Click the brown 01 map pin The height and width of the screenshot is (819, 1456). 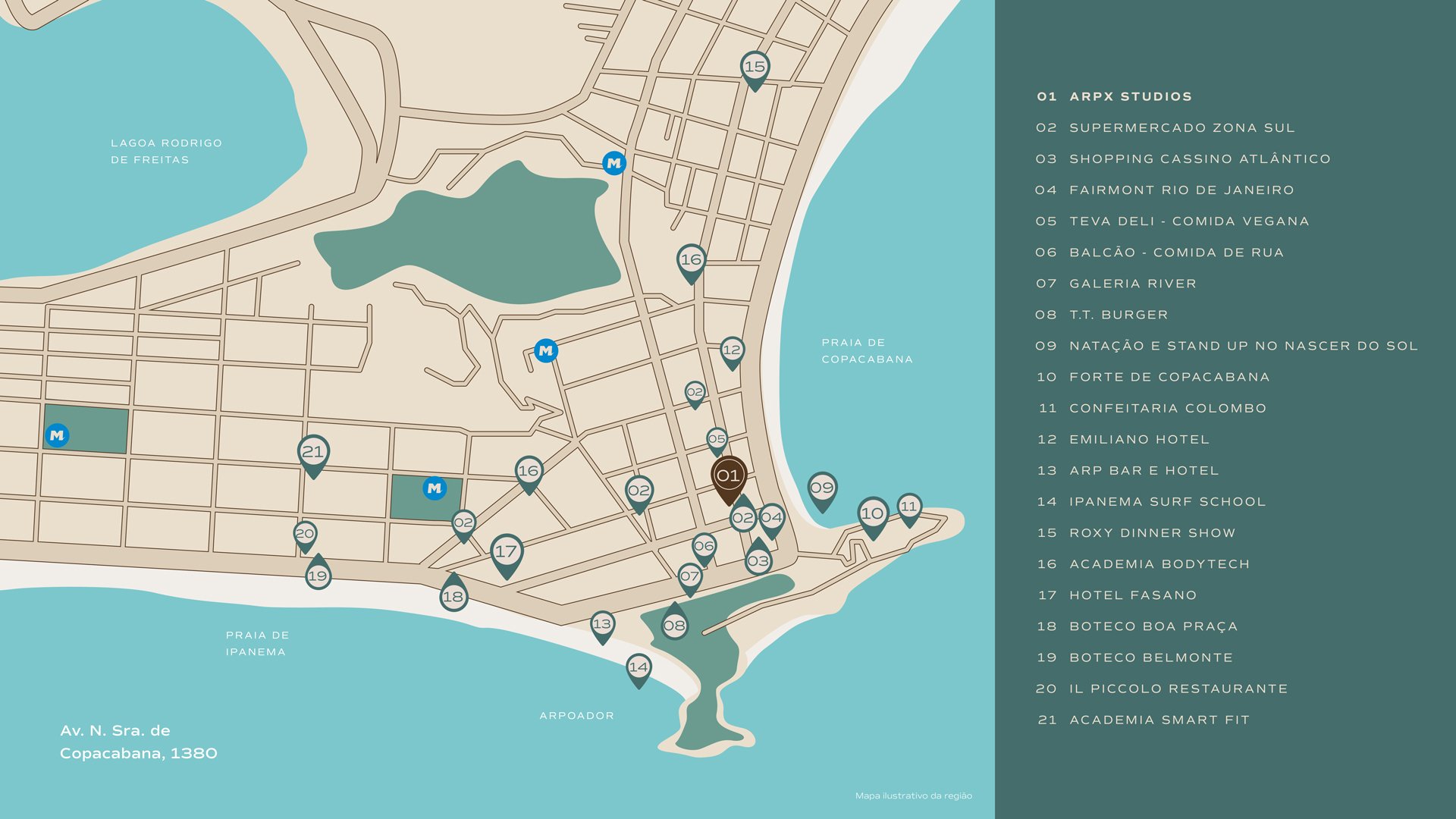tap(728, 477)
